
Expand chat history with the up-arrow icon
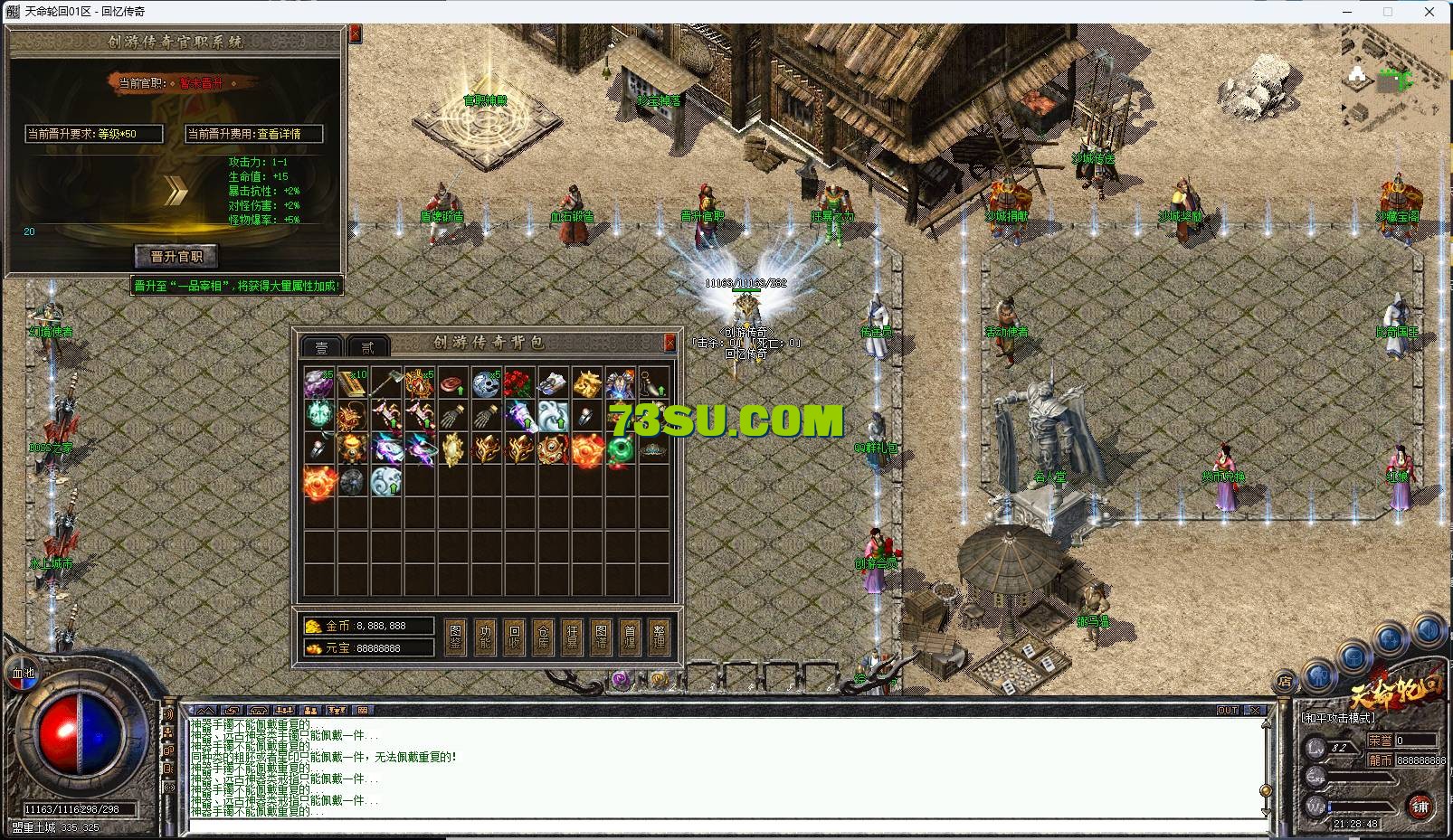coord(205,711)
